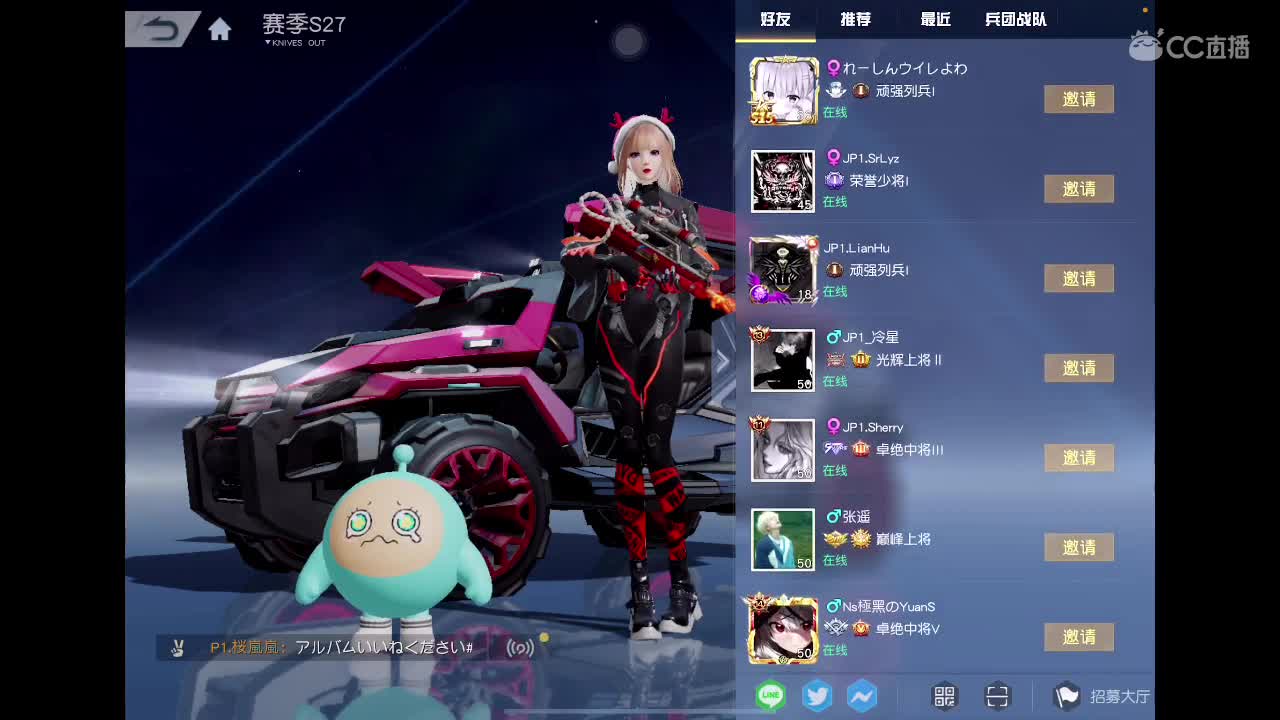Expand JP1.Sherry's rank badge details
The image size is (1280, 720).
[861, 449]
